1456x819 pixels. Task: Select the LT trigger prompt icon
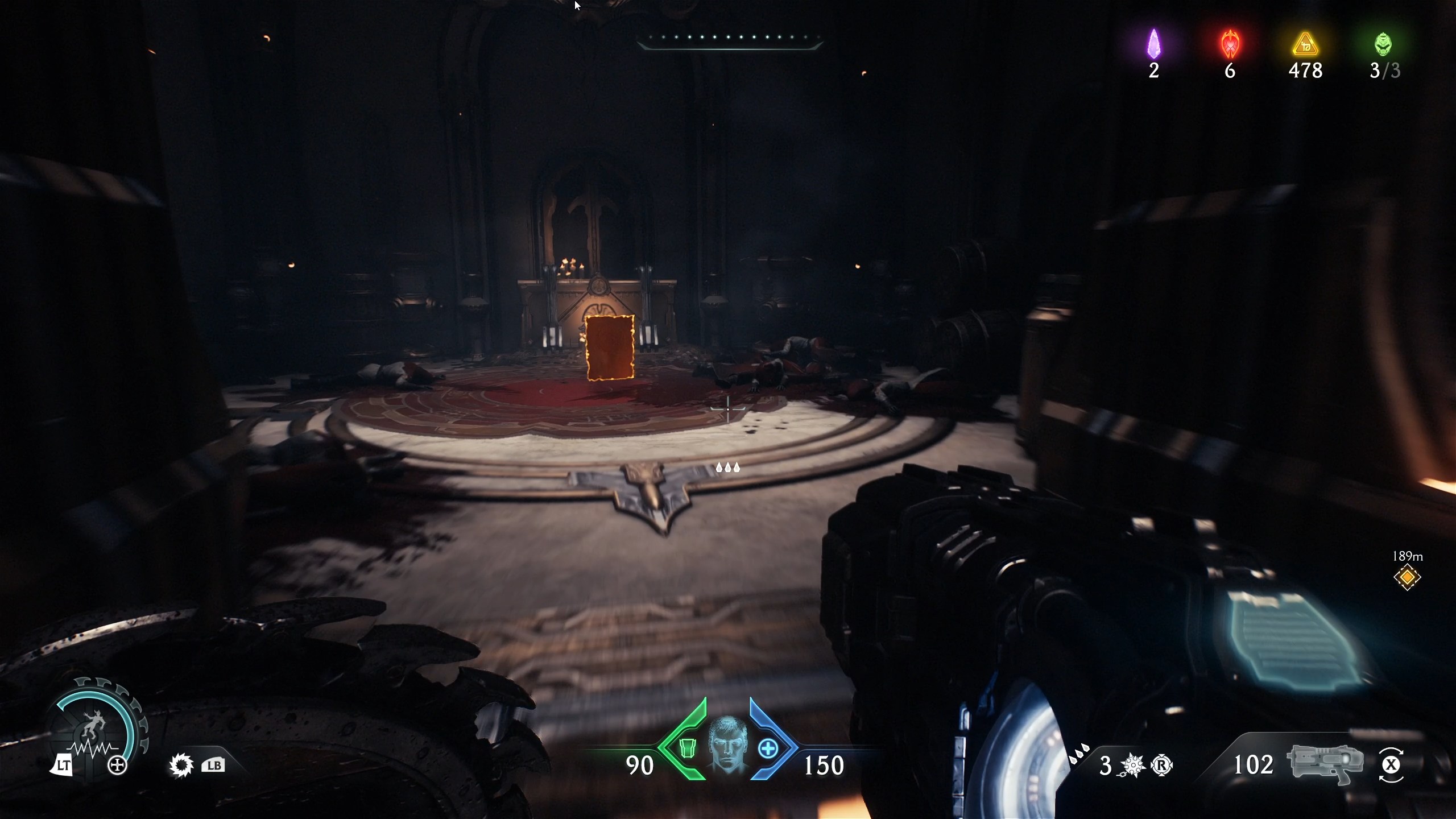click(64, 766)
